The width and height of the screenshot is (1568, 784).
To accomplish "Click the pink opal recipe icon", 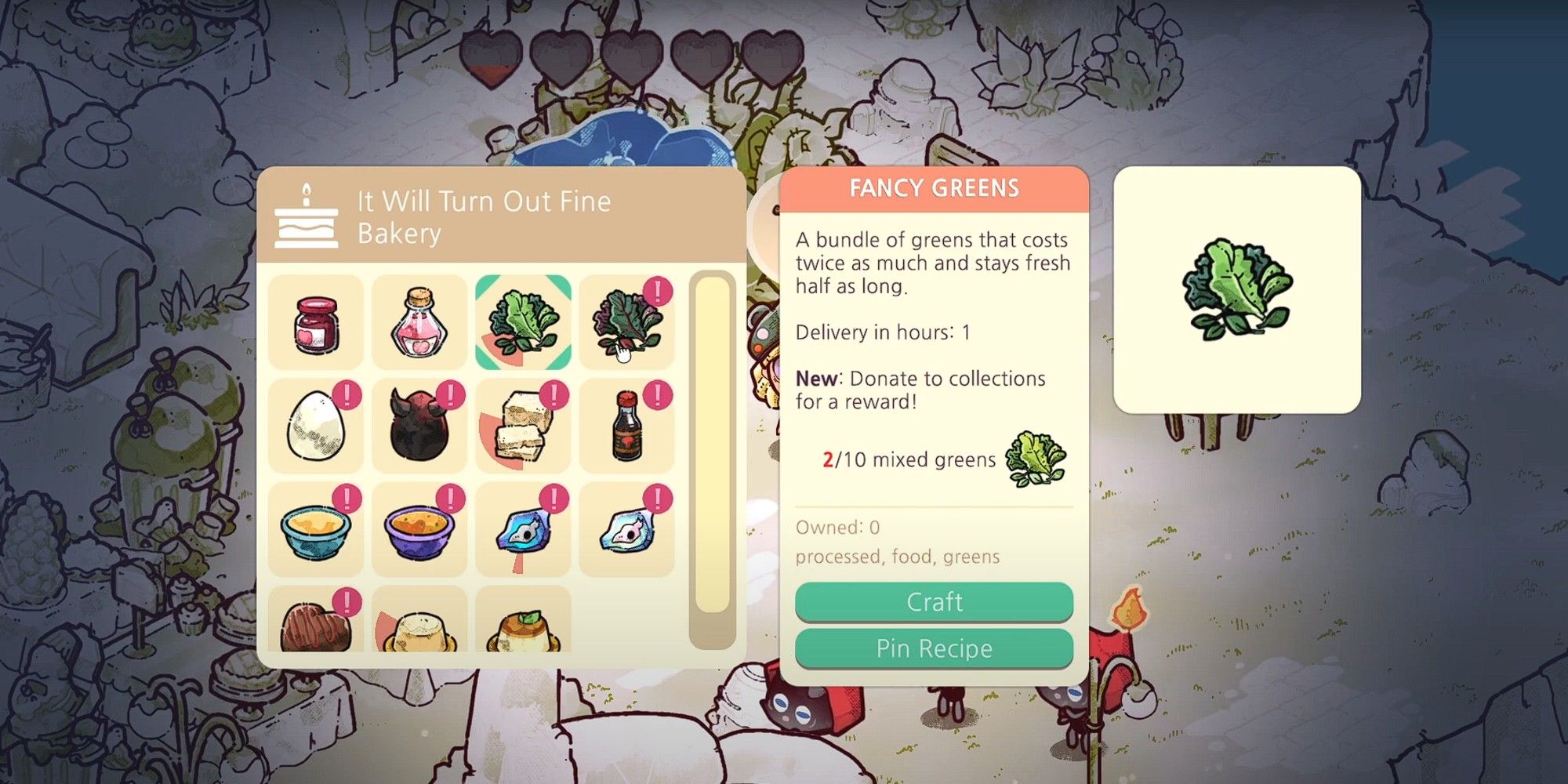I will click(627, 529).
